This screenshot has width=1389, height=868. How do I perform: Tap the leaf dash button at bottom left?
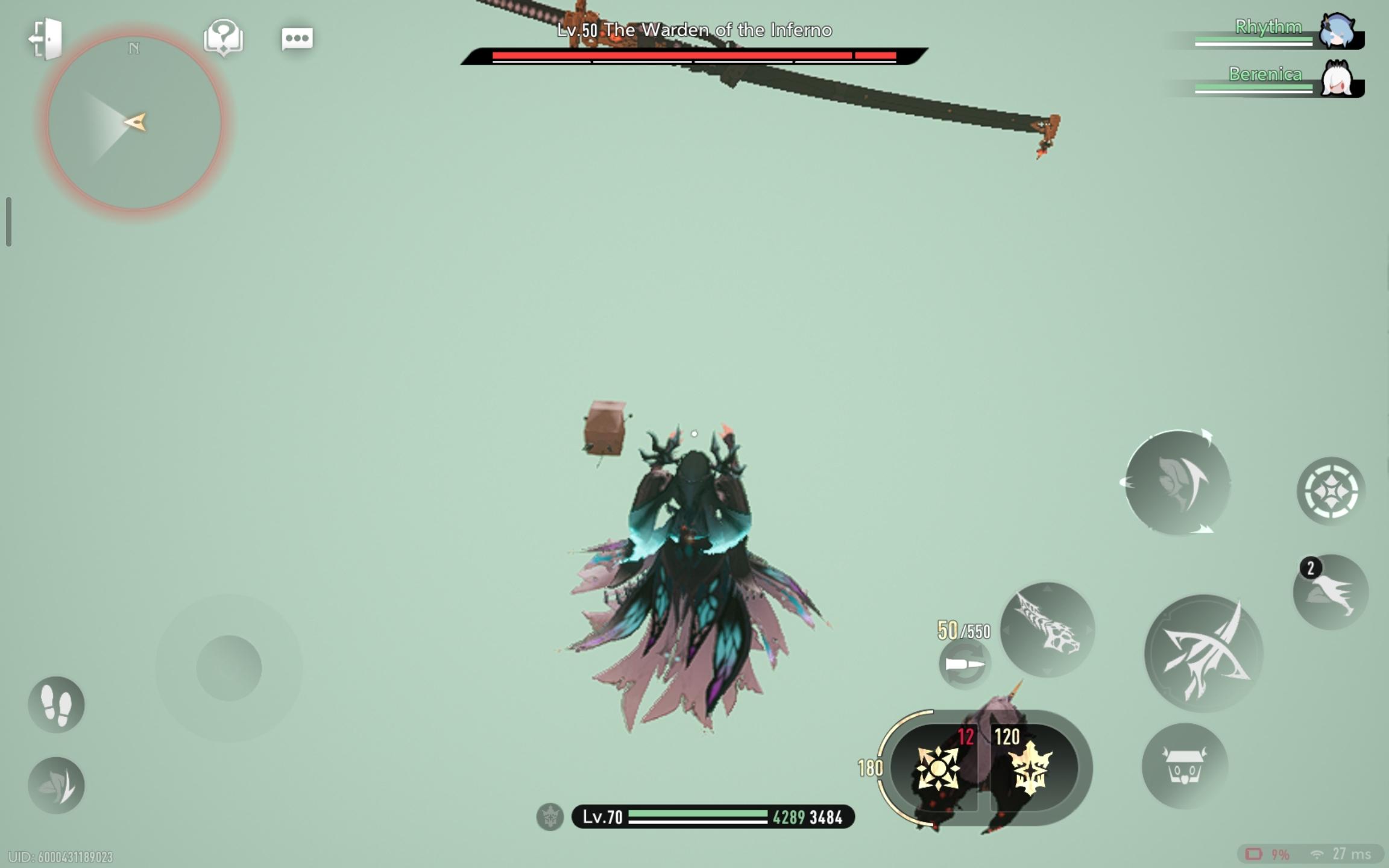[56, 785]
